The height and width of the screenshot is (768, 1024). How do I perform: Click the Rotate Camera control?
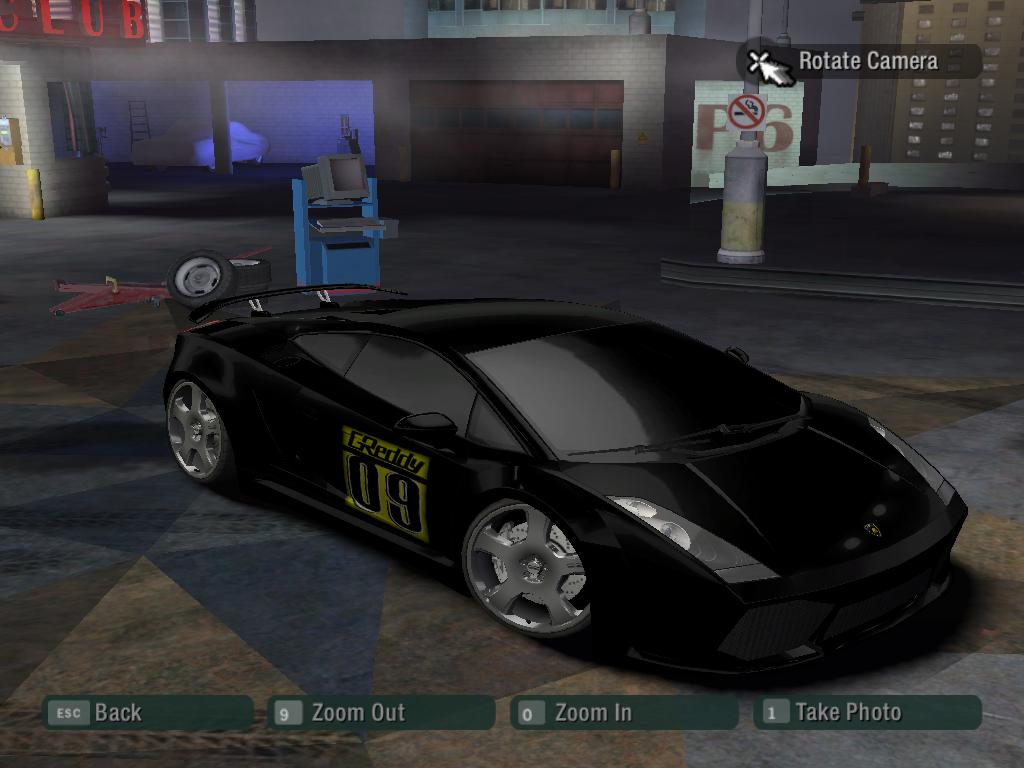tap(858, 61)
